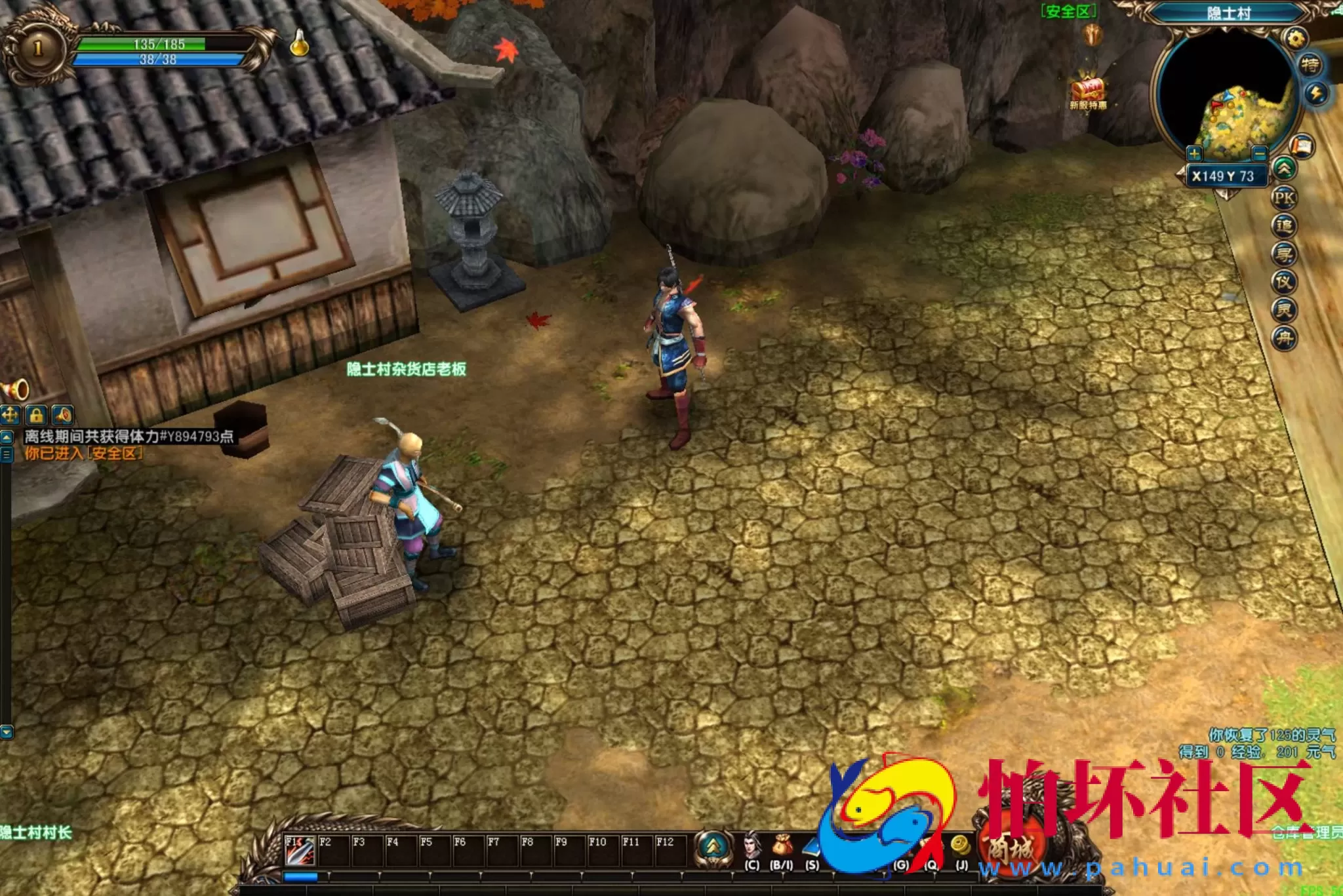Toggle the megaphone announcement icon near chat
The height and width of the screenshot is (896, 1343).
click(x=64, y=416)
